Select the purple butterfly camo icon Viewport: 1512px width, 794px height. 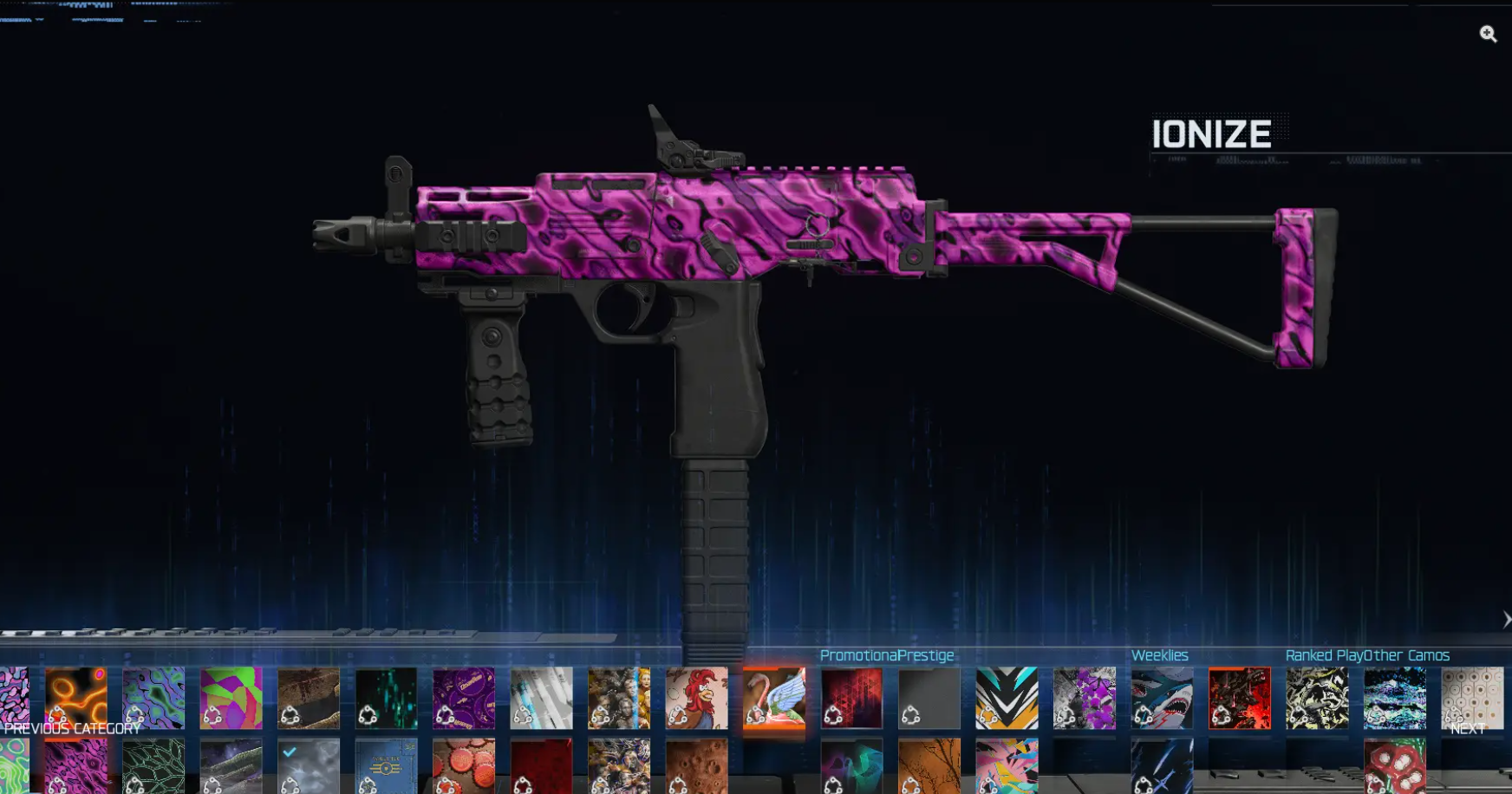[1084, 698]
